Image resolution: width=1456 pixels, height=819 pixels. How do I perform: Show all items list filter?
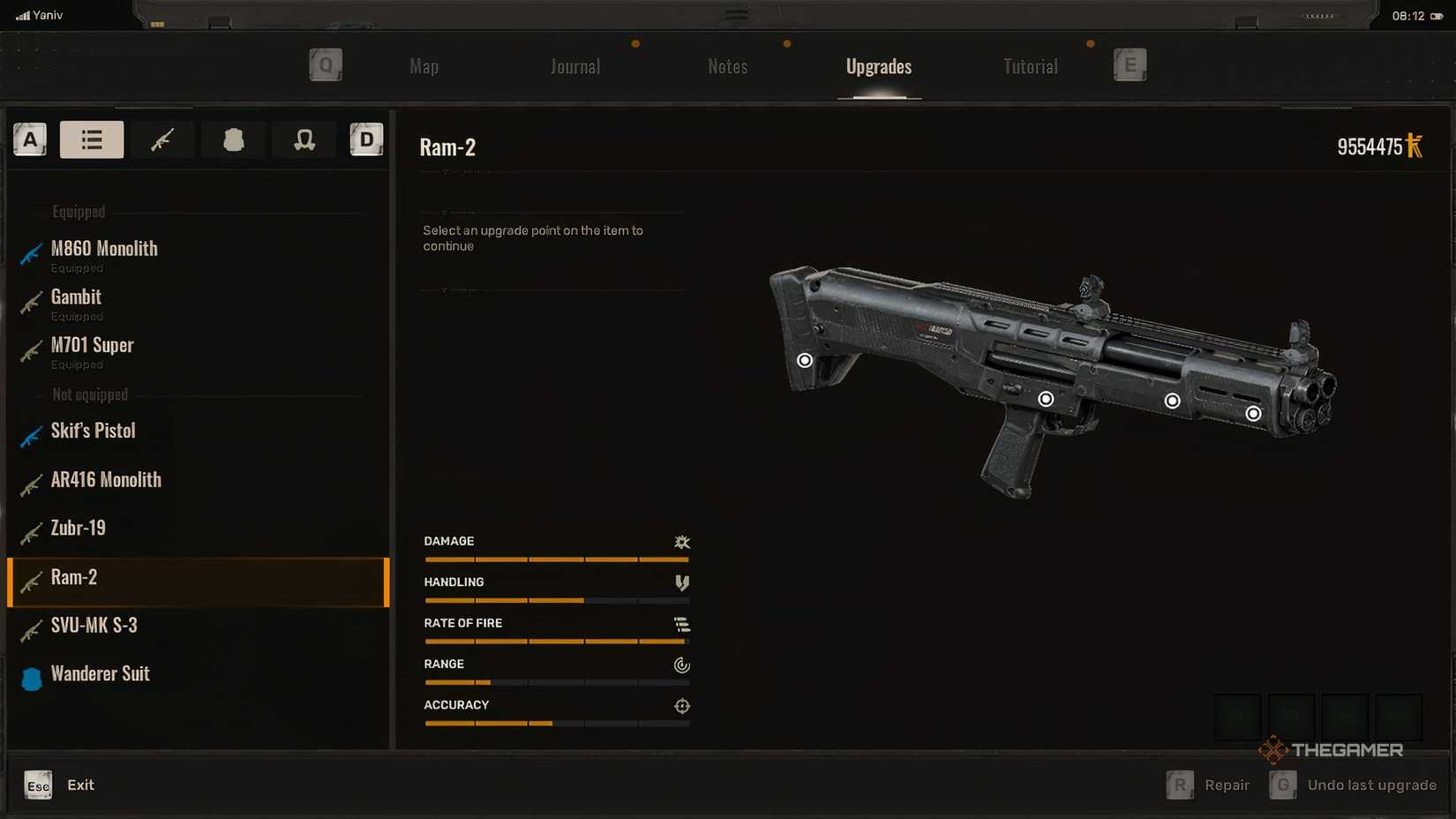click(92, 139)
